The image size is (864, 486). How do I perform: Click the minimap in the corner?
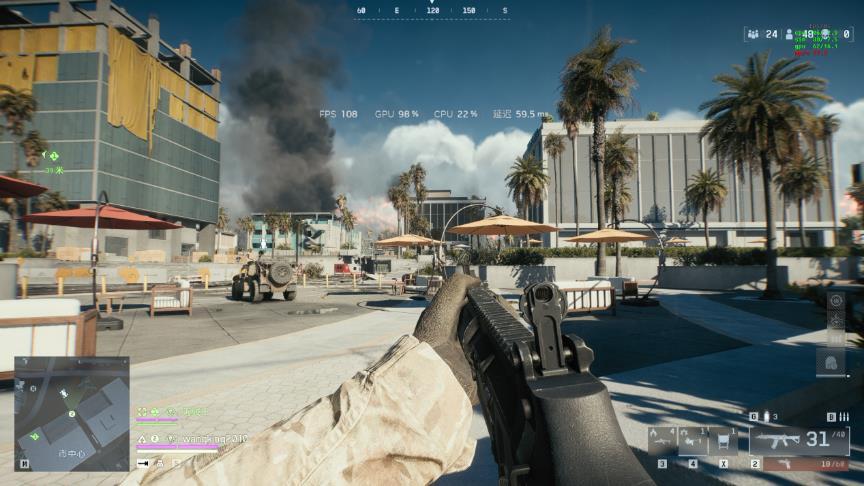[71, 413]
